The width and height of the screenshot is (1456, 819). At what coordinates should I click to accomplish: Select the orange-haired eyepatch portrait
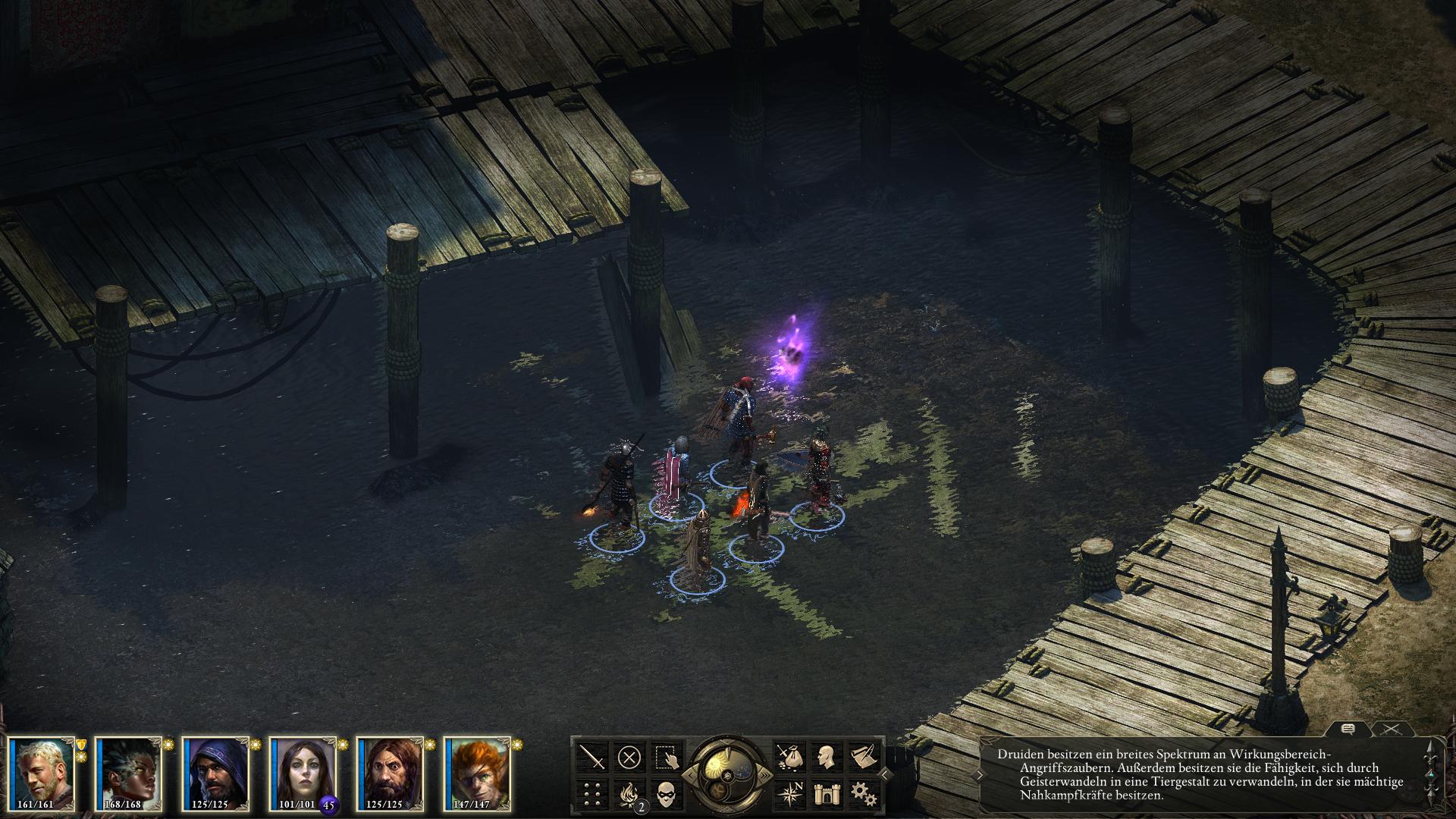477,773
